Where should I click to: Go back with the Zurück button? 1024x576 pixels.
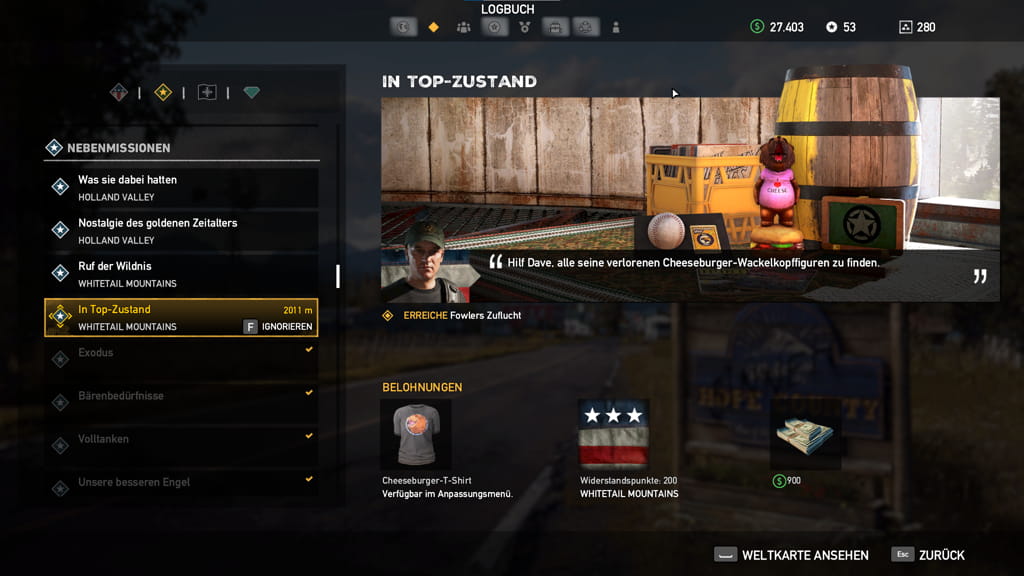pos(929,555)
